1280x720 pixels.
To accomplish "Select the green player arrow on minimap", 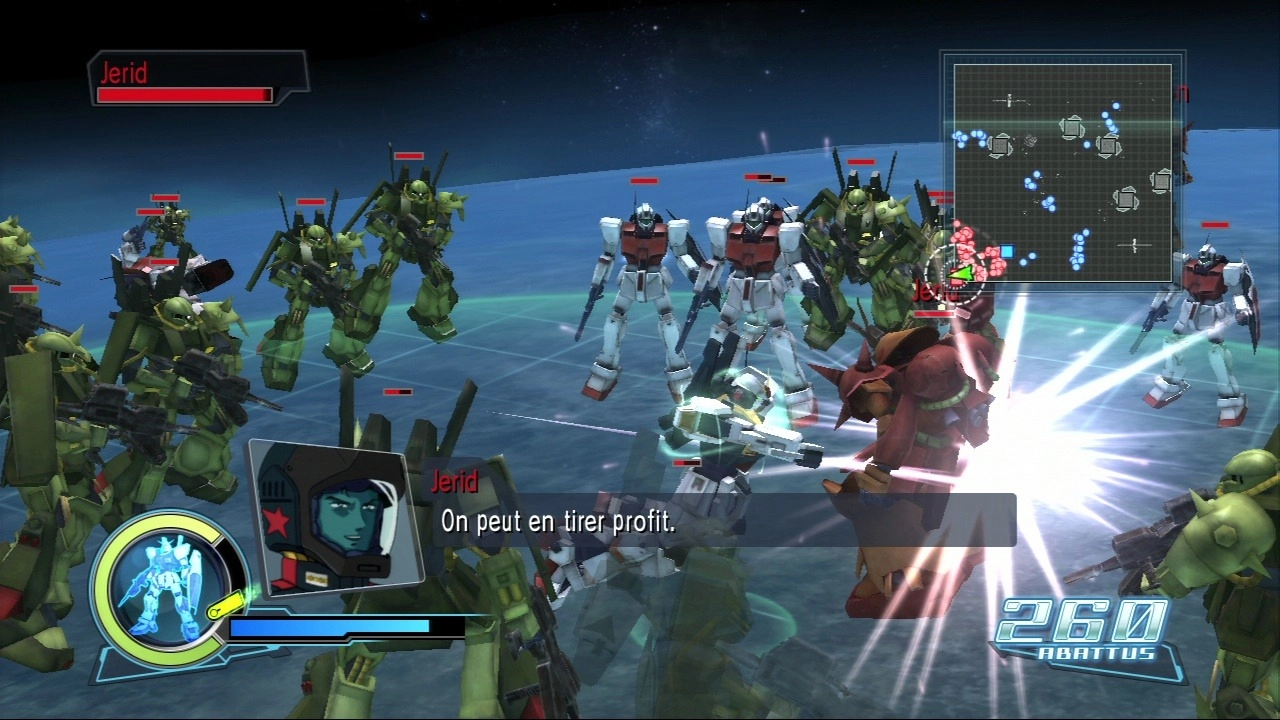I will coord(961,272).
